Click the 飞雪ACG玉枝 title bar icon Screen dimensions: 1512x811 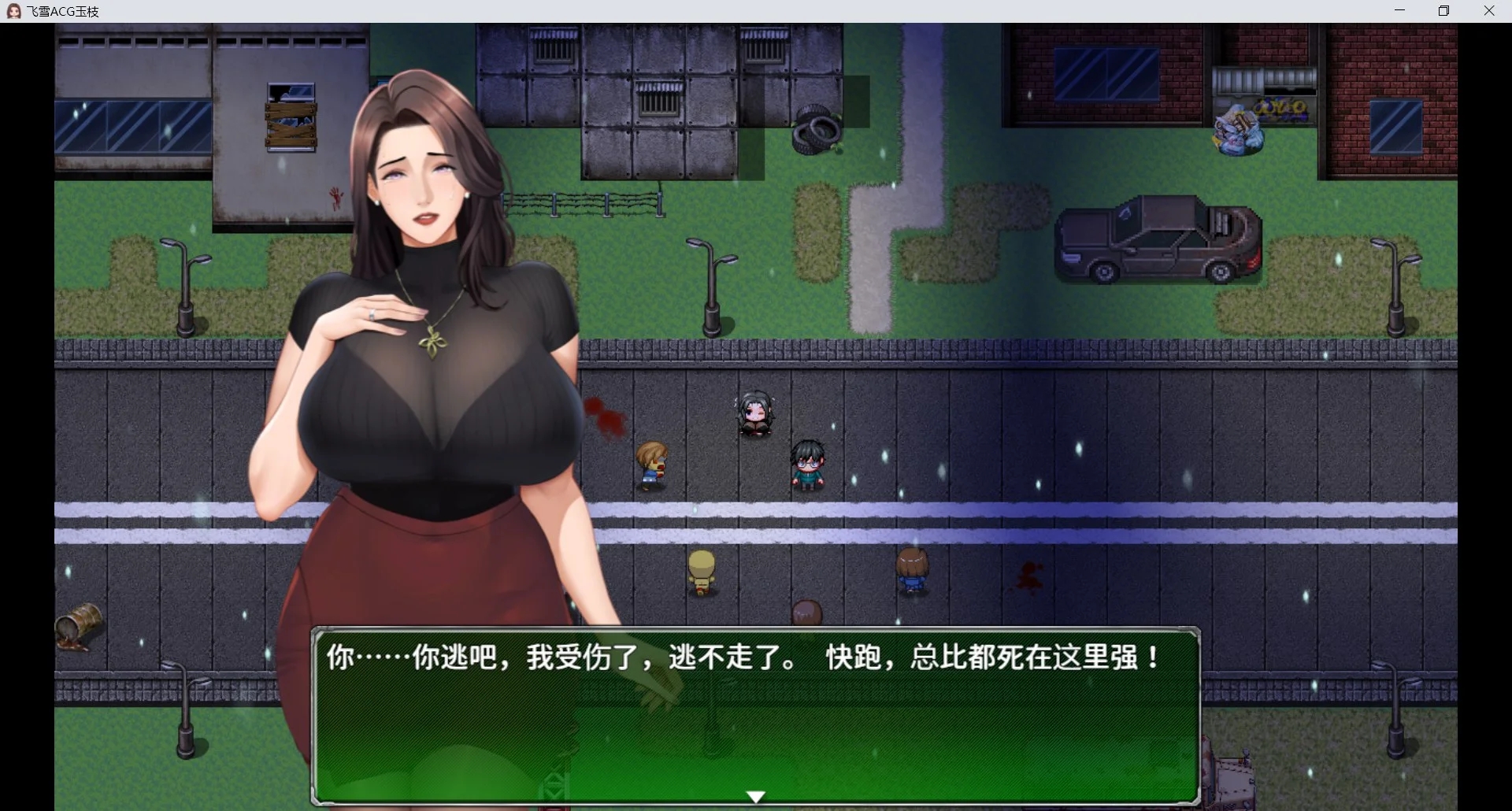[x=13, y=10]
